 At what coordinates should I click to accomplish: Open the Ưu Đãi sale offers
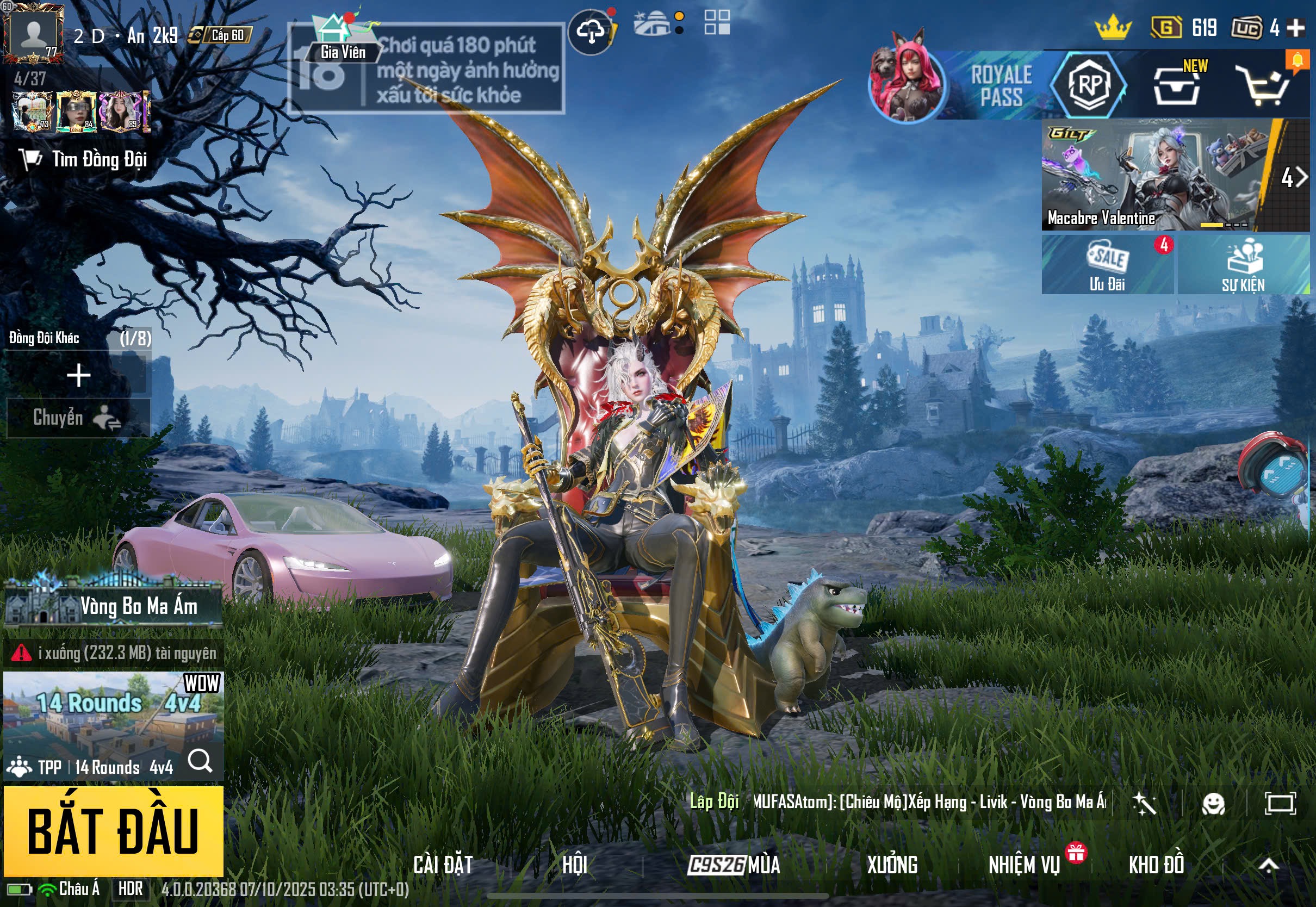coord(1107,265)
